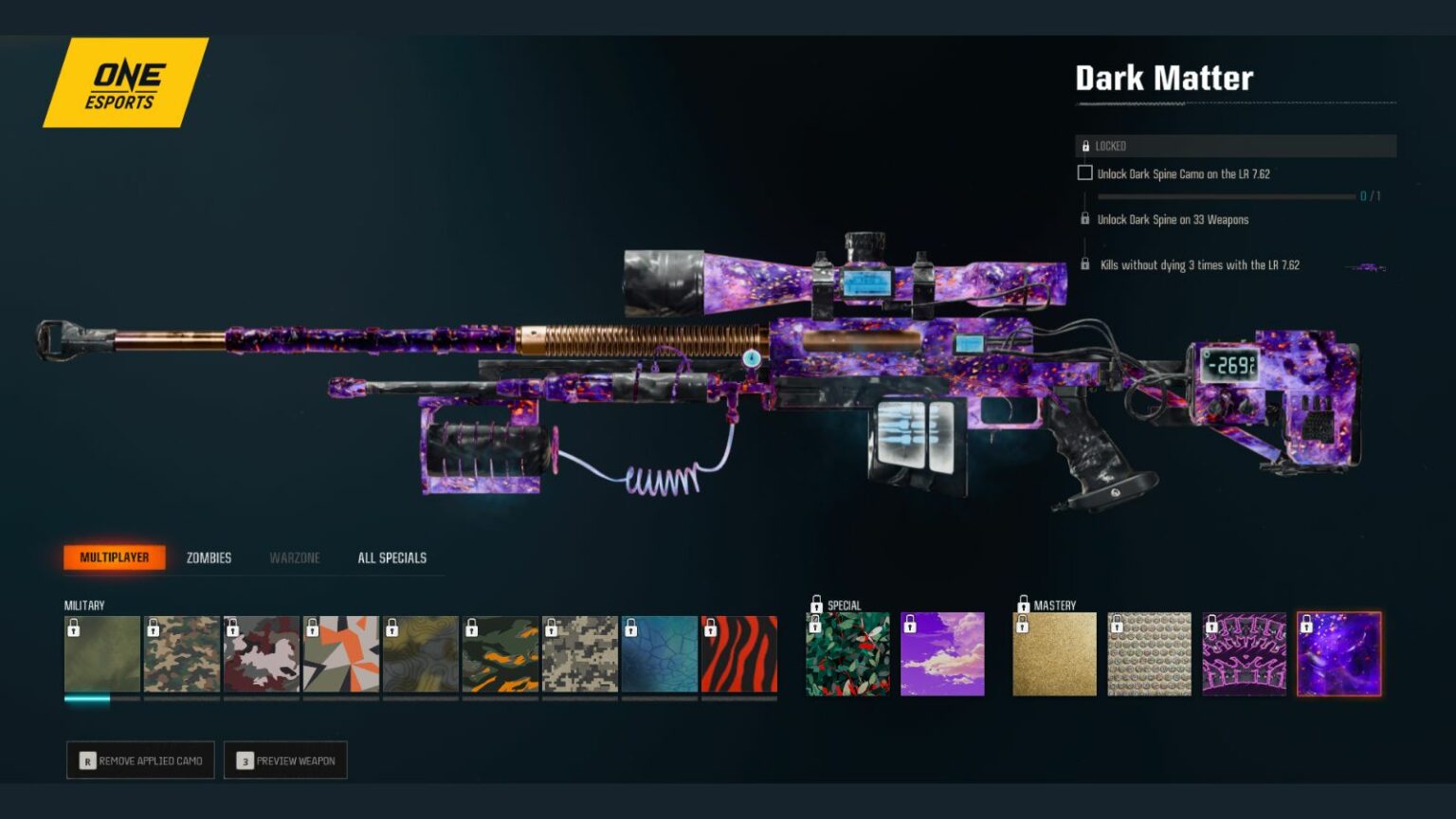Click the lock icon on the LOCKED banner

[x=1087, y=146]
